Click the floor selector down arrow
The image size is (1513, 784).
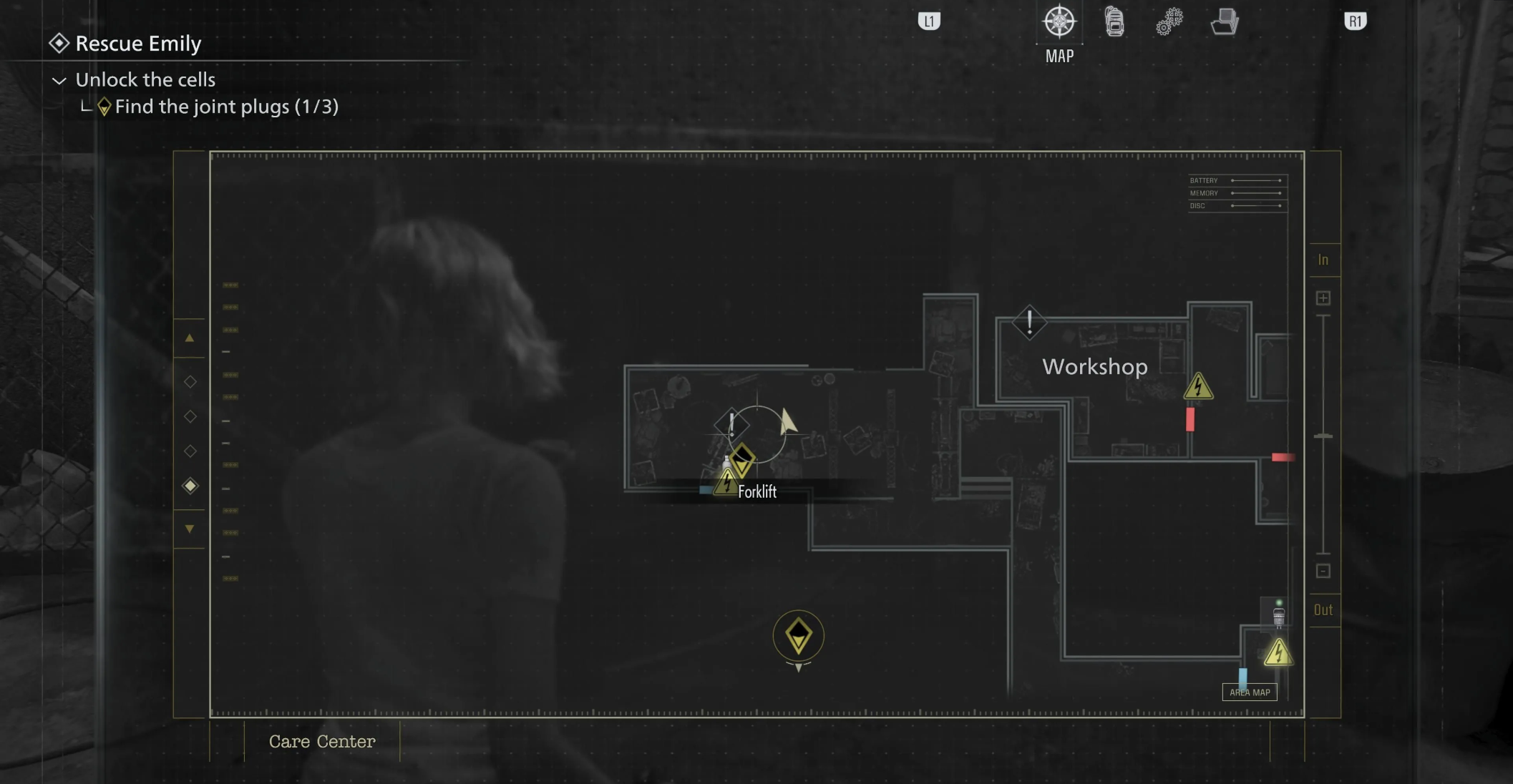point(190,529)
